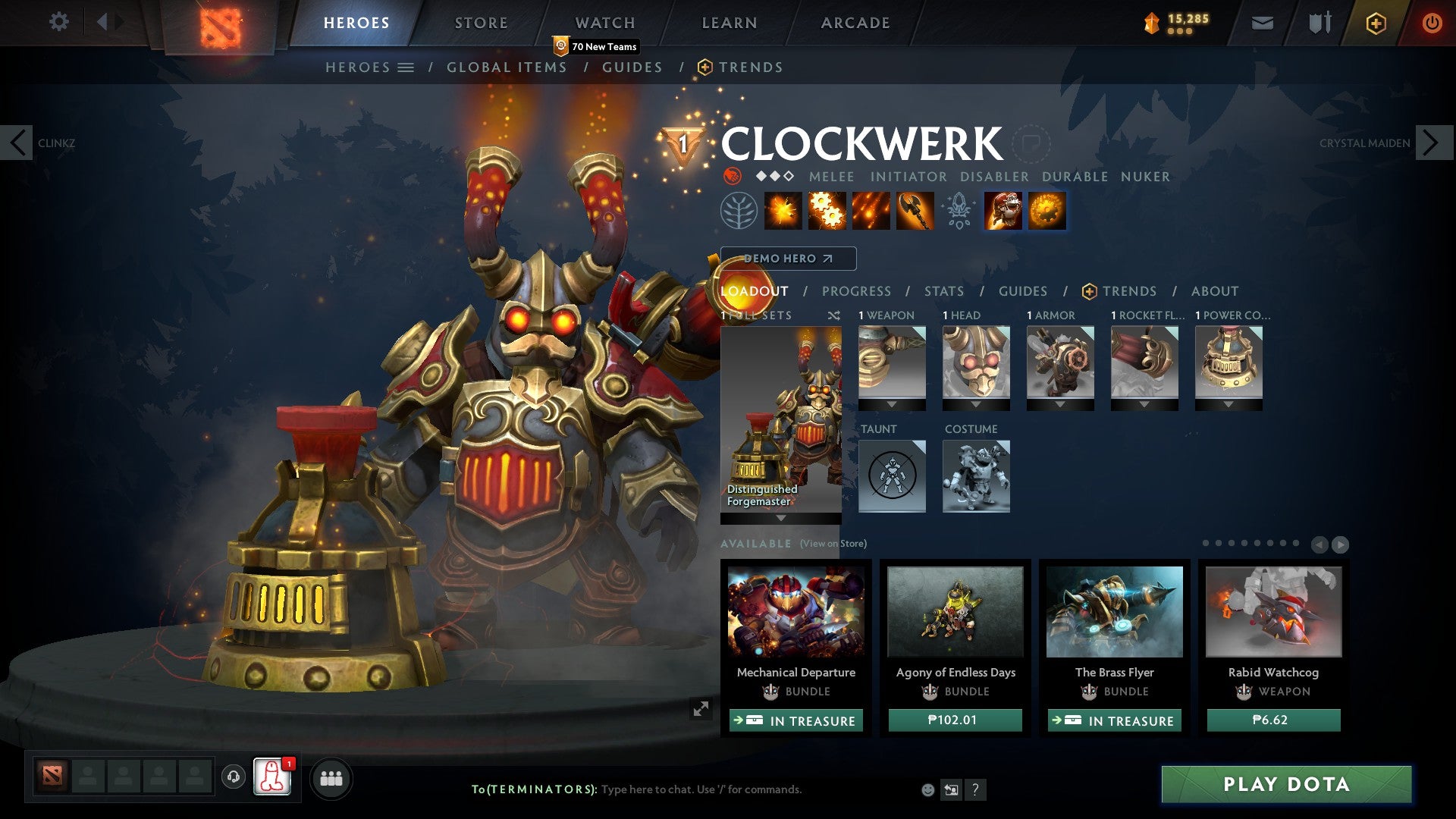
Task: Toggle fullscreen hero model preview arrows
Action: tap(701, 708)
